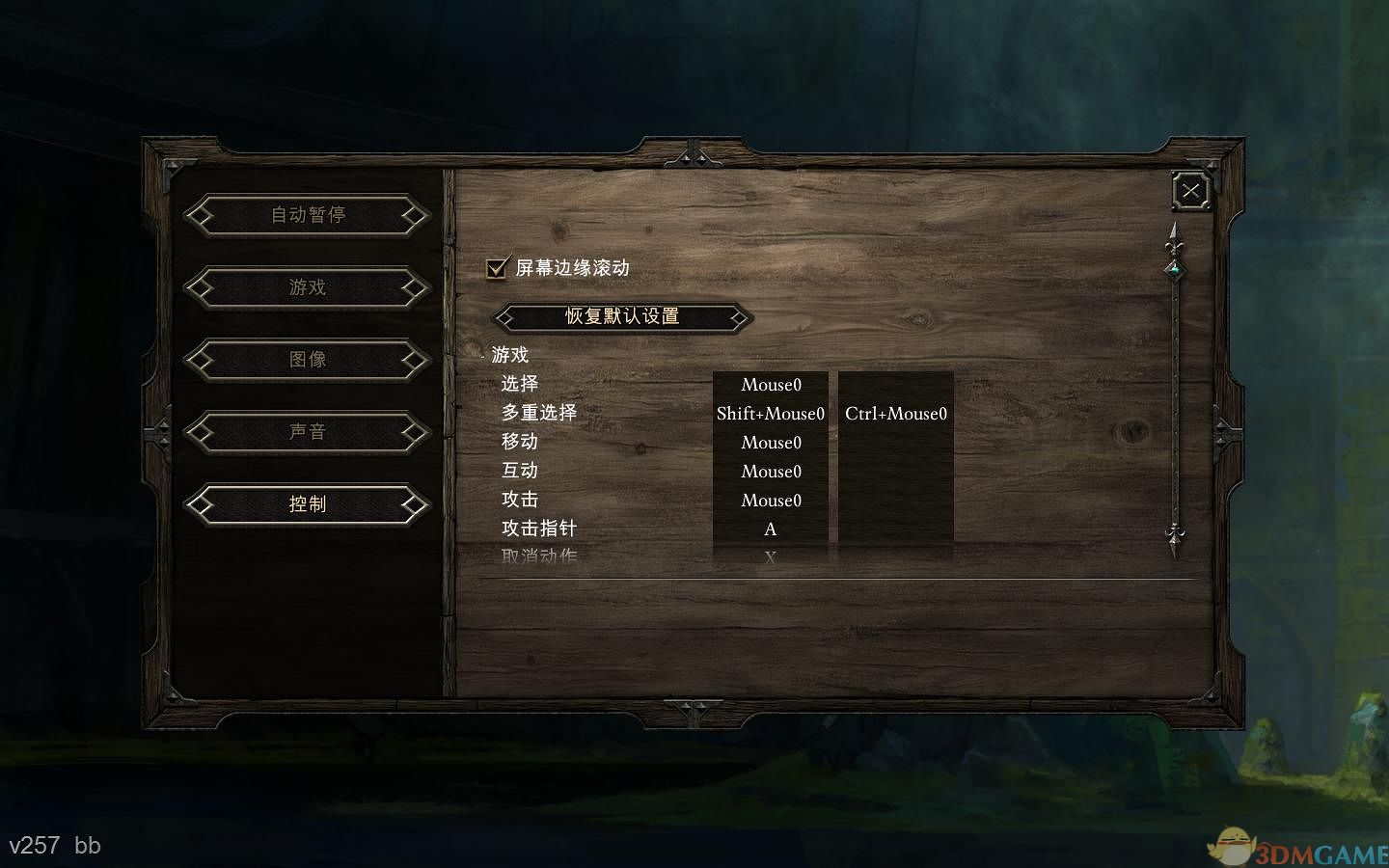Click the close (X) icon on the options panel
This screenshot has height=868, width=1389.
tap(1190, 190)
